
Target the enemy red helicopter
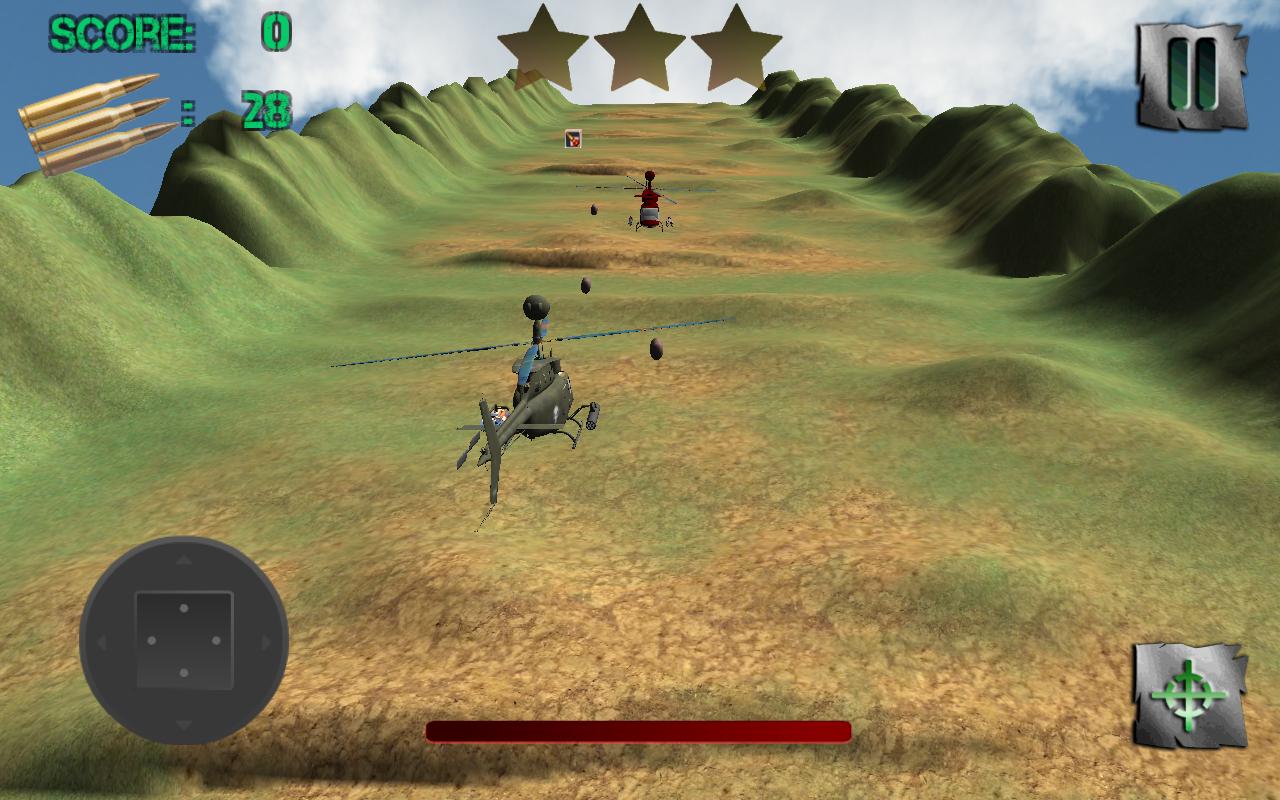pyautogui.click(x=648, y=205)
